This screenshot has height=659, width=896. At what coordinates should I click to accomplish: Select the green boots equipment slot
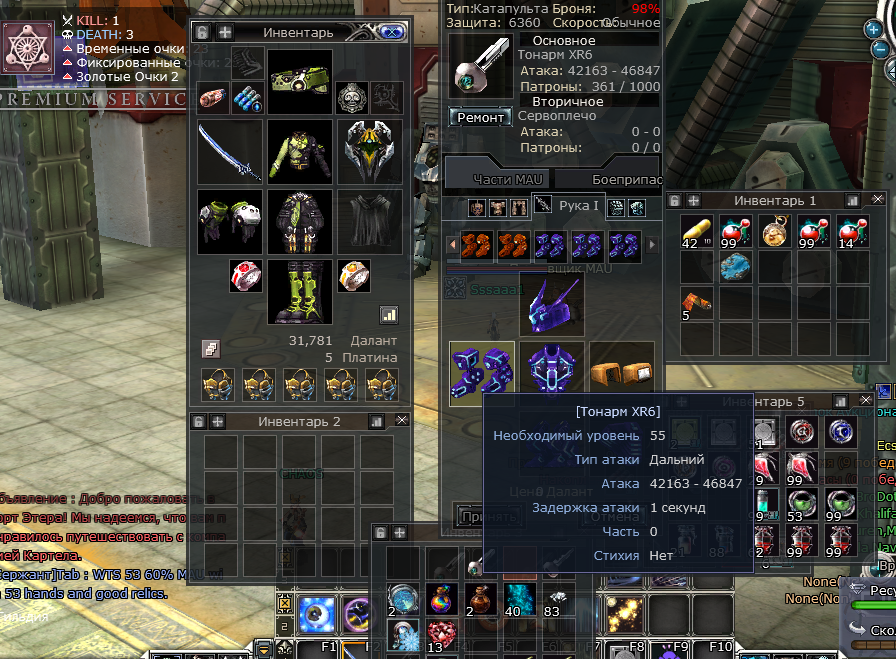point(300,292)
